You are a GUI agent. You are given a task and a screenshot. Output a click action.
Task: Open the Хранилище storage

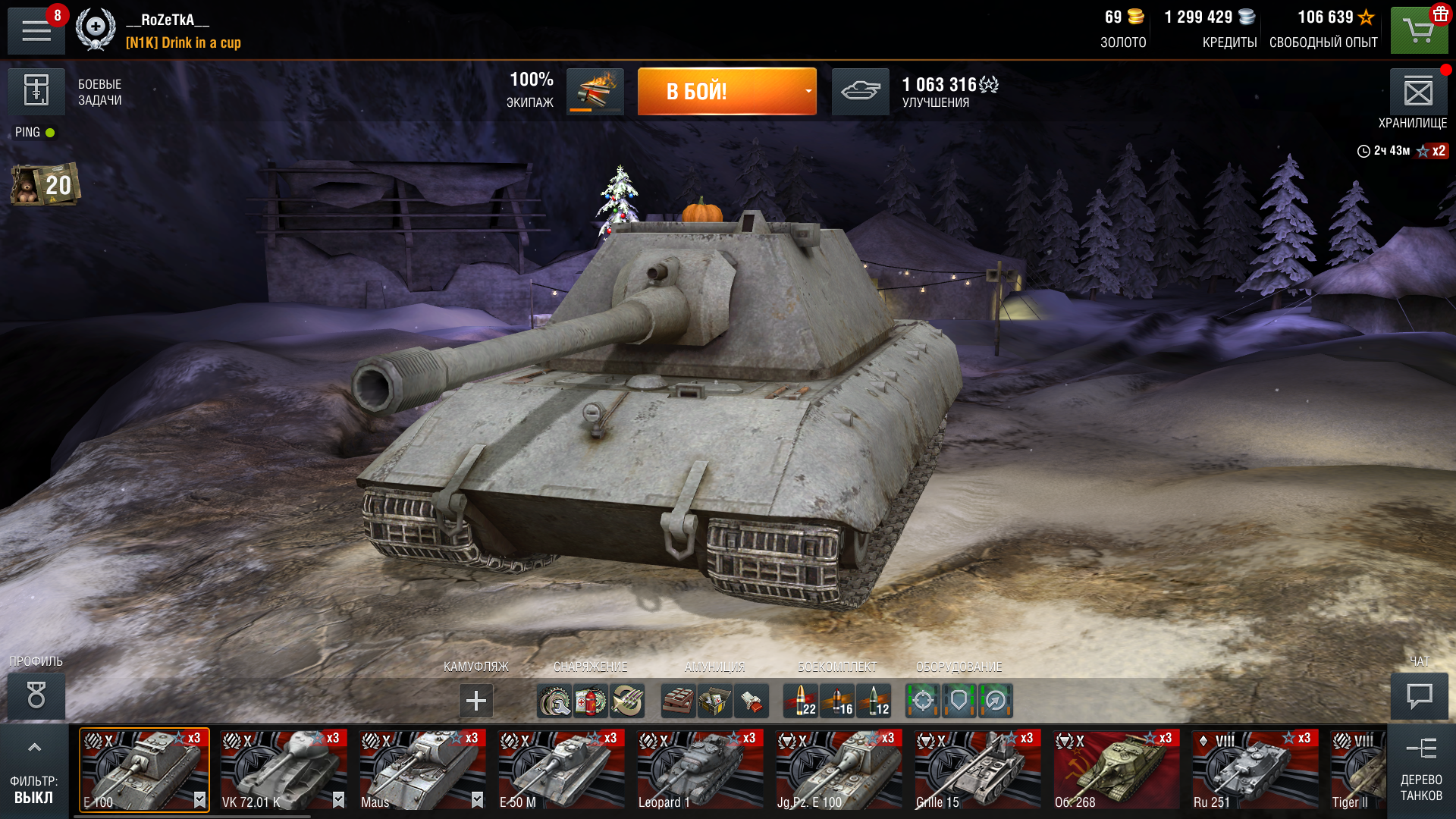(1418, 93)
